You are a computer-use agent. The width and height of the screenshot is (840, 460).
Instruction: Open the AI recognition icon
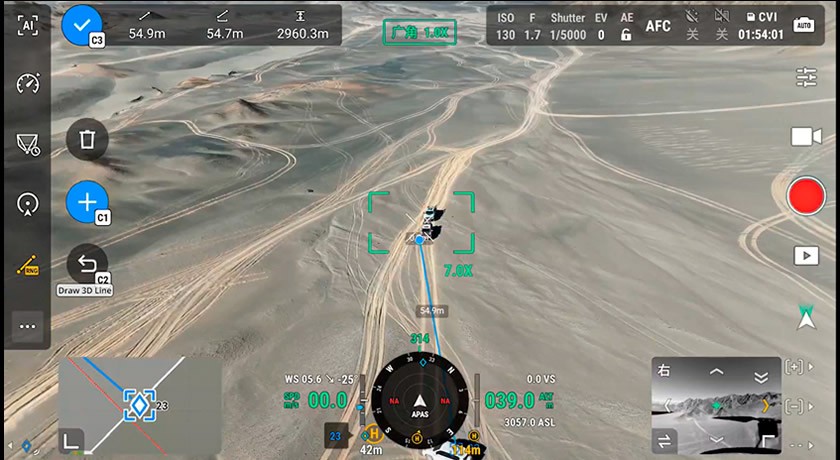pos(27,26)
